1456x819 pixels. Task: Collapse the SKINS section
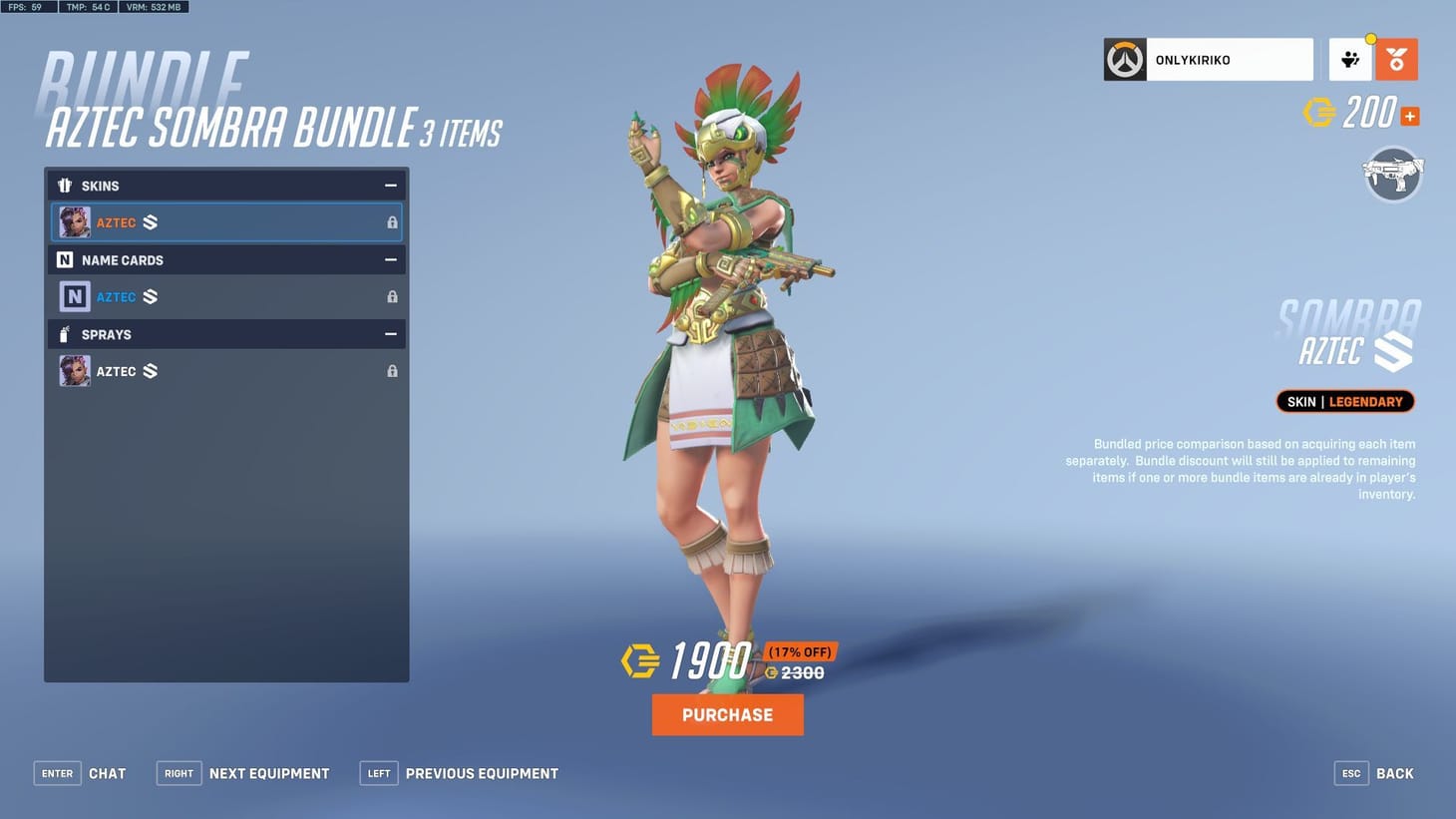click(390, 185)
